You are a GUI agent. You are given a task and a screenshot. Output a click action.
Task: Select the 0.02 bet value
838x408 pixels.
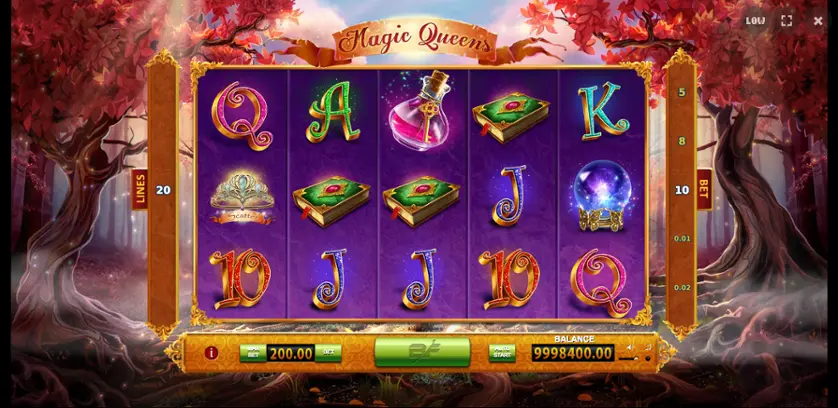click(x=682, y=287)
